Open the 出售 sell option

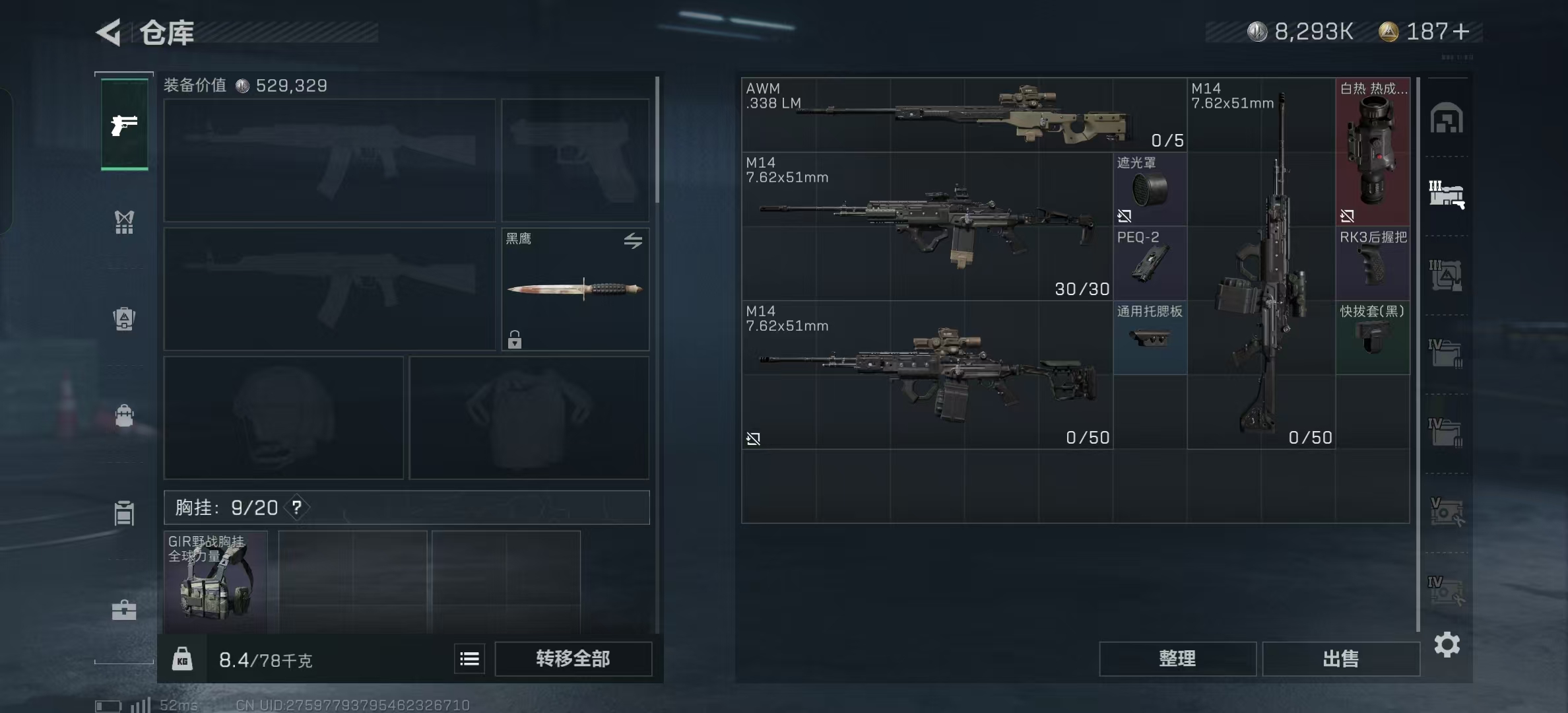pyautogui.click(x=1340, y=659)
